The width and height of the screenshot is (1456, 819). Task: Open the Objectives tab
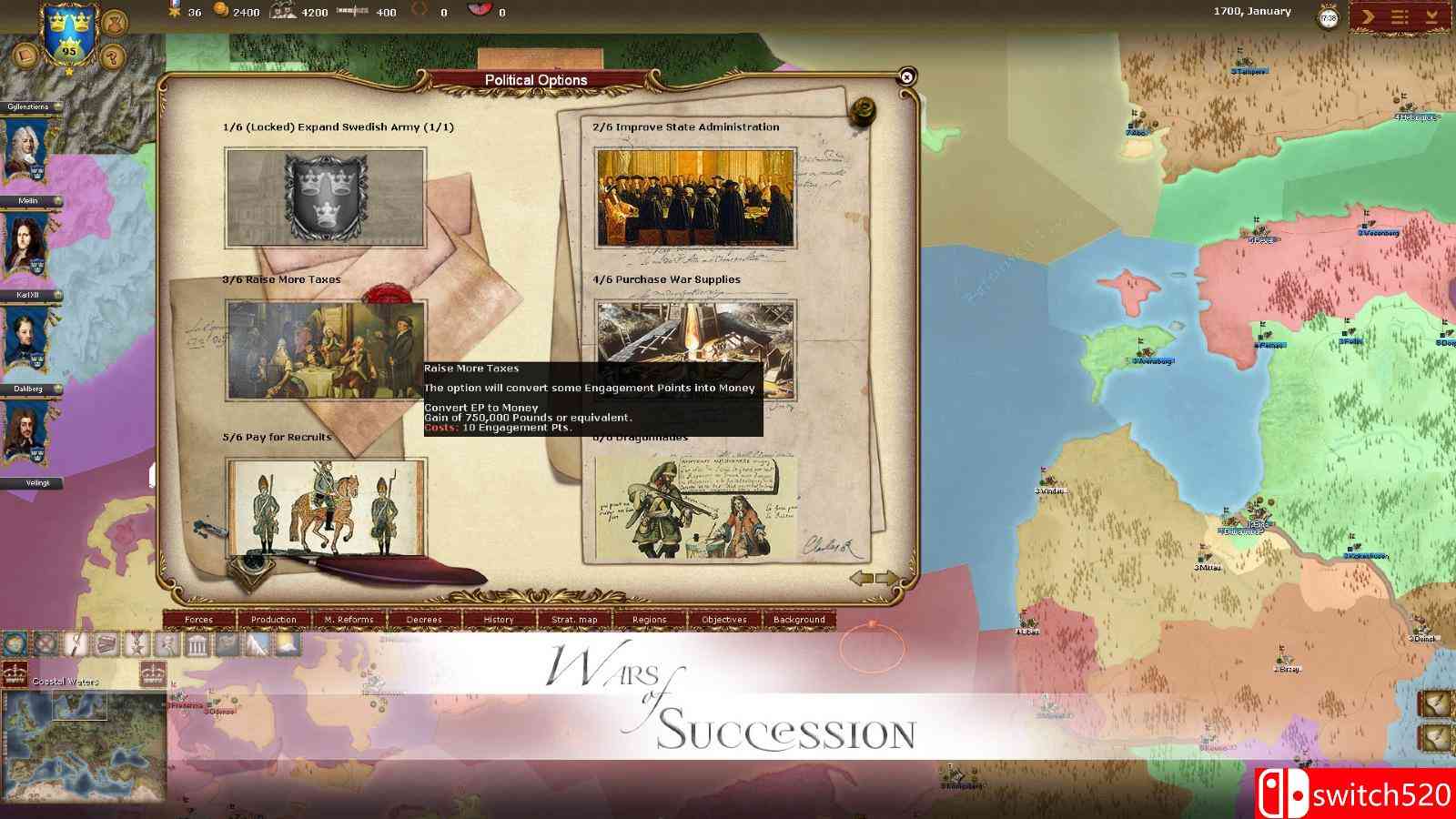point(725,619)
